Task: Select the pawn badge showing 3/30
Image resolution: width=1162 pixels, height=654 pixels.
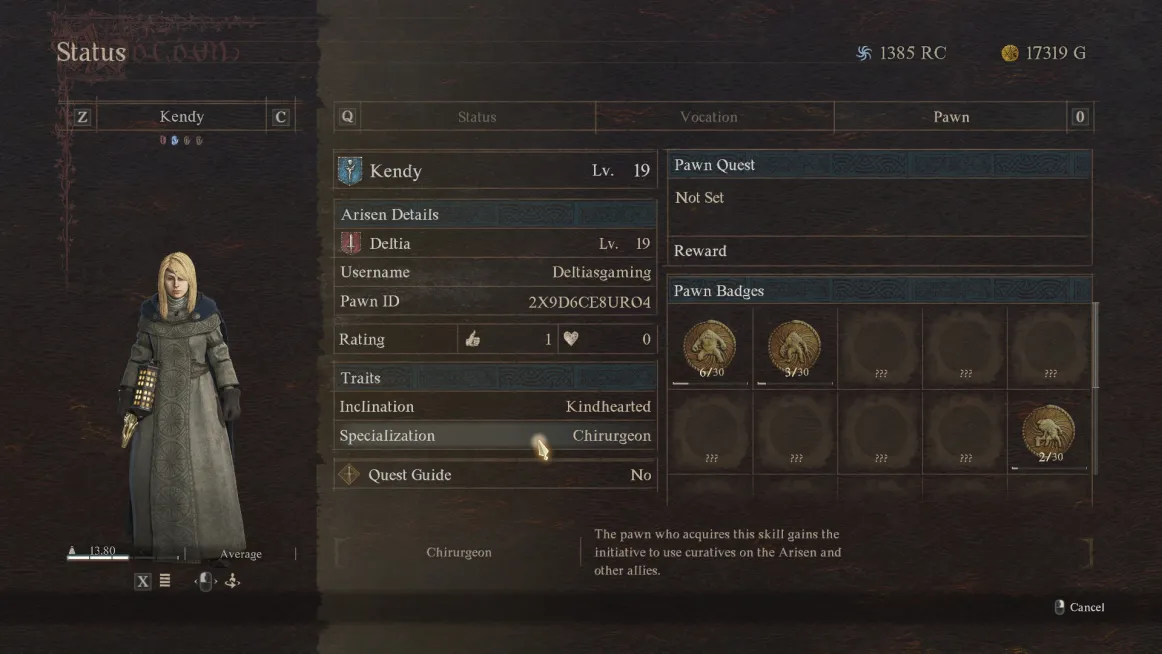Action: coord(794,348)
